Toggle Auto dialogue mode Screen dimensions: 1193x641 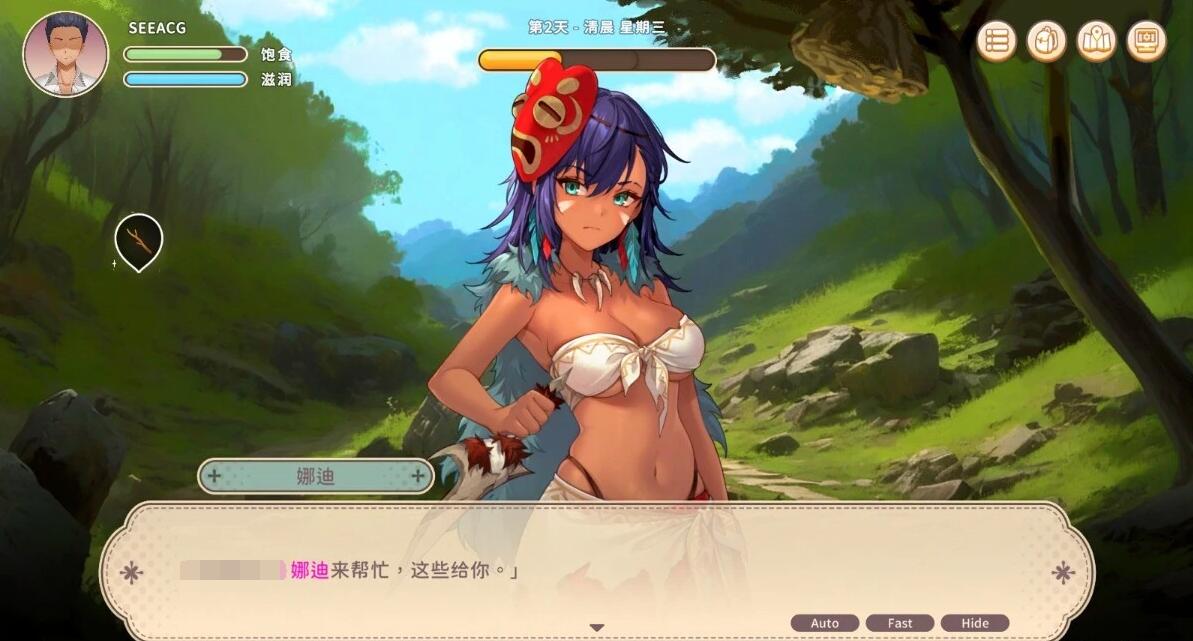825,623
